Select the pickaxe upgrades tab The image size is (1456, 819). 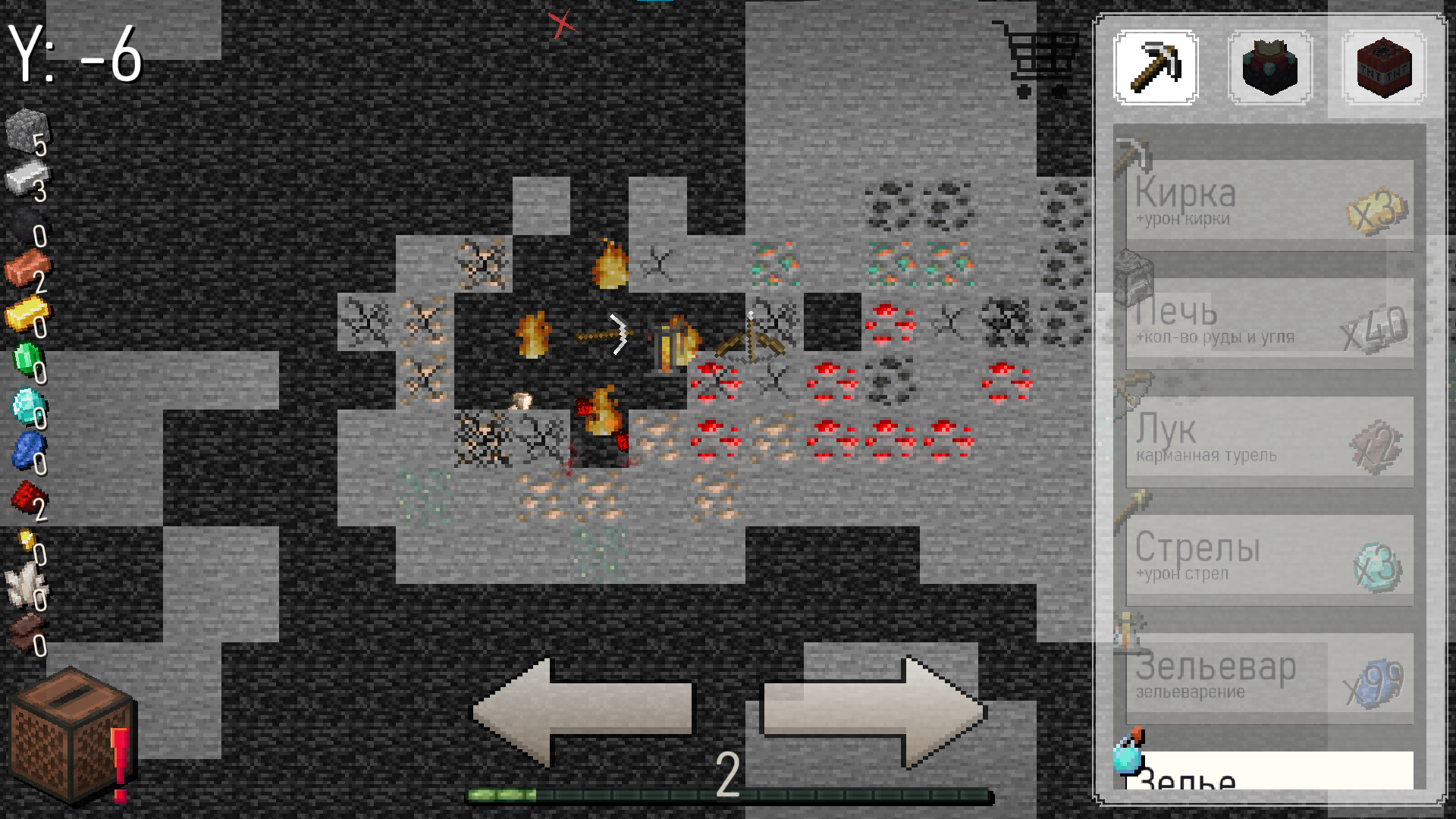tap(1156, 67)
